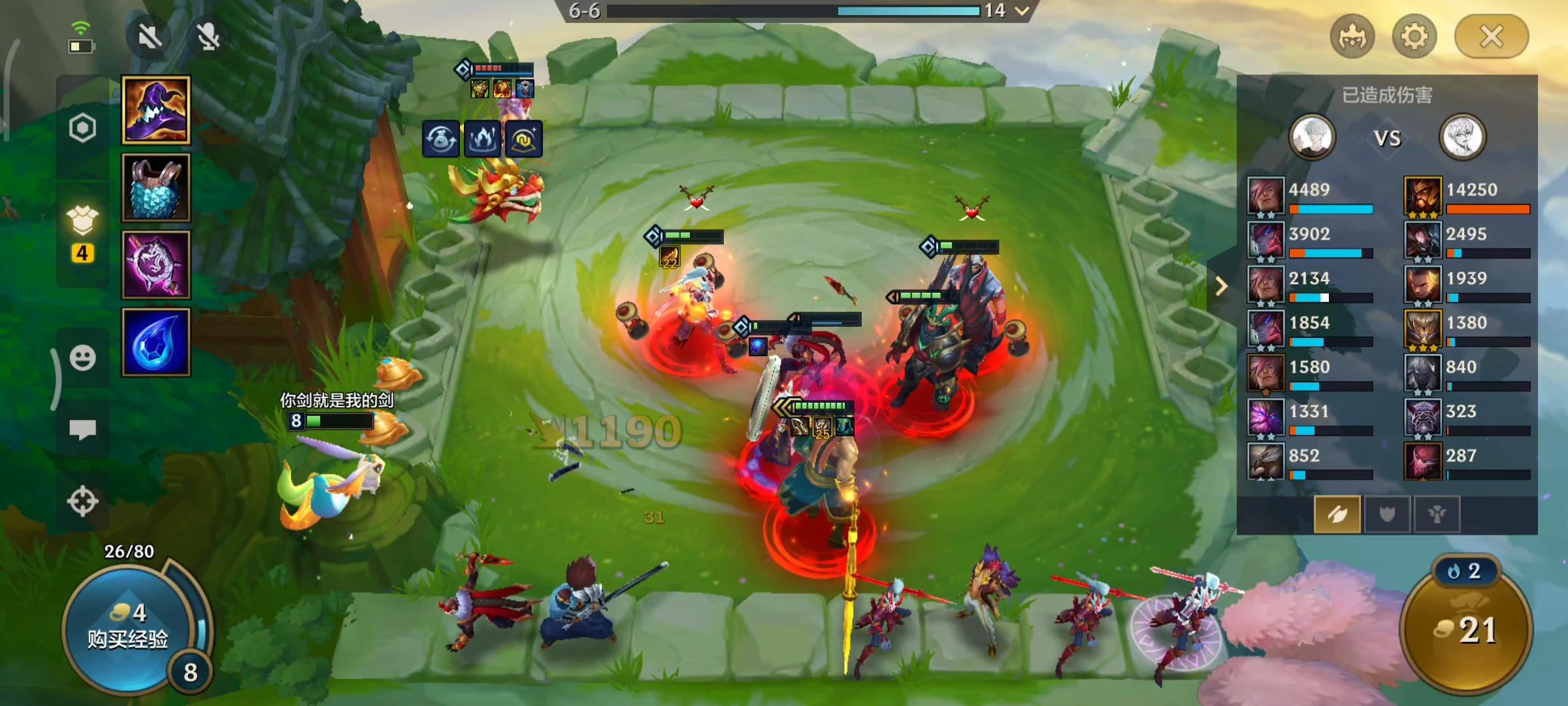Viewport: 1568px width, 706px height.
Task: Buy experience with the 购买经验 button
Action: (128, 628)
